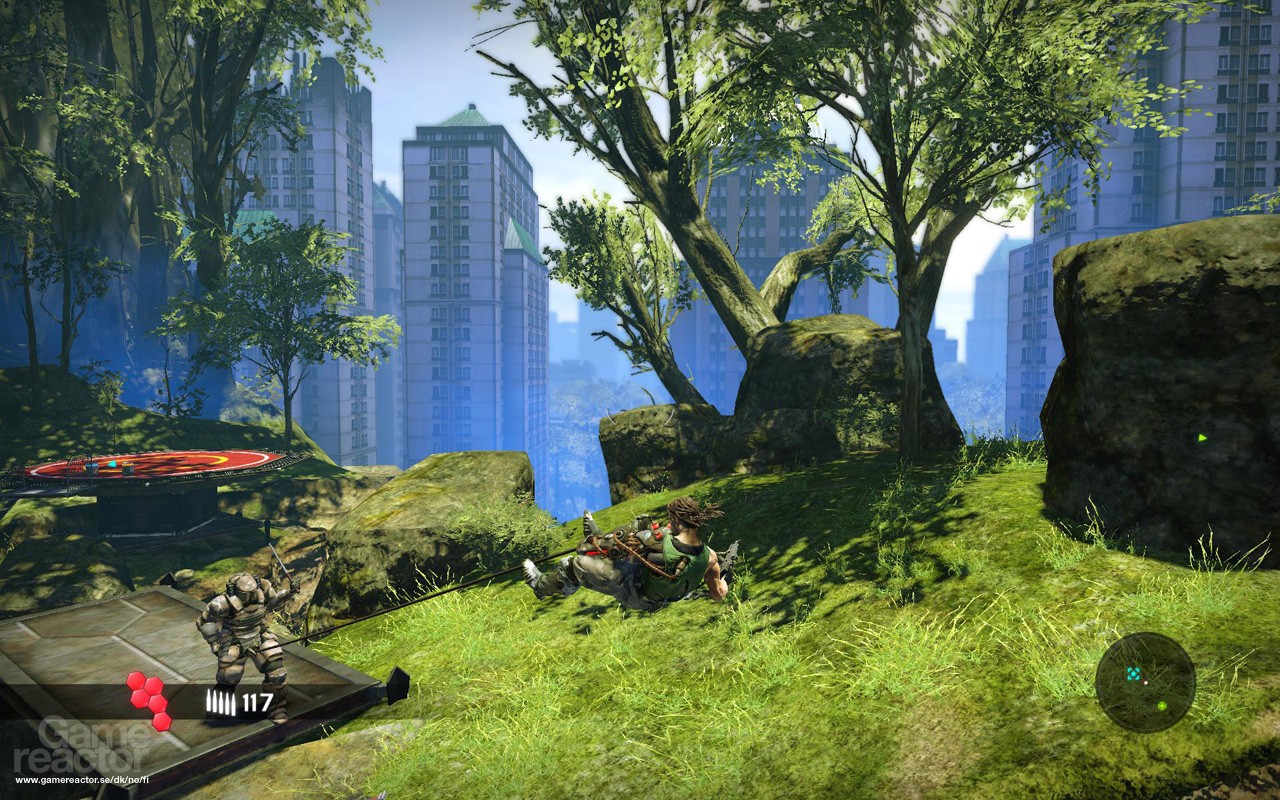1280x800 pixels.
Task: Click the red center of the landing pad
Action: 152,462
